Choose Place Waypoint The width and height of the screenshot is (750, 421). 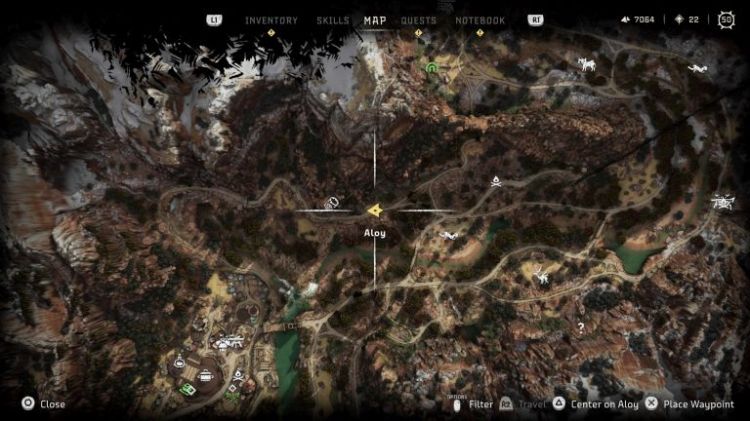[x=690, y=404]
